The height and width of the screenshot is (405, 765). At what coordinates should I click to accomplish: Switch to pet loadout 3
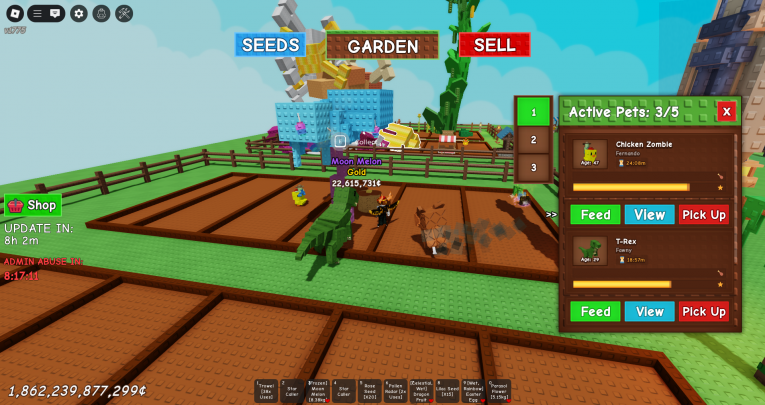click(533, 167)
